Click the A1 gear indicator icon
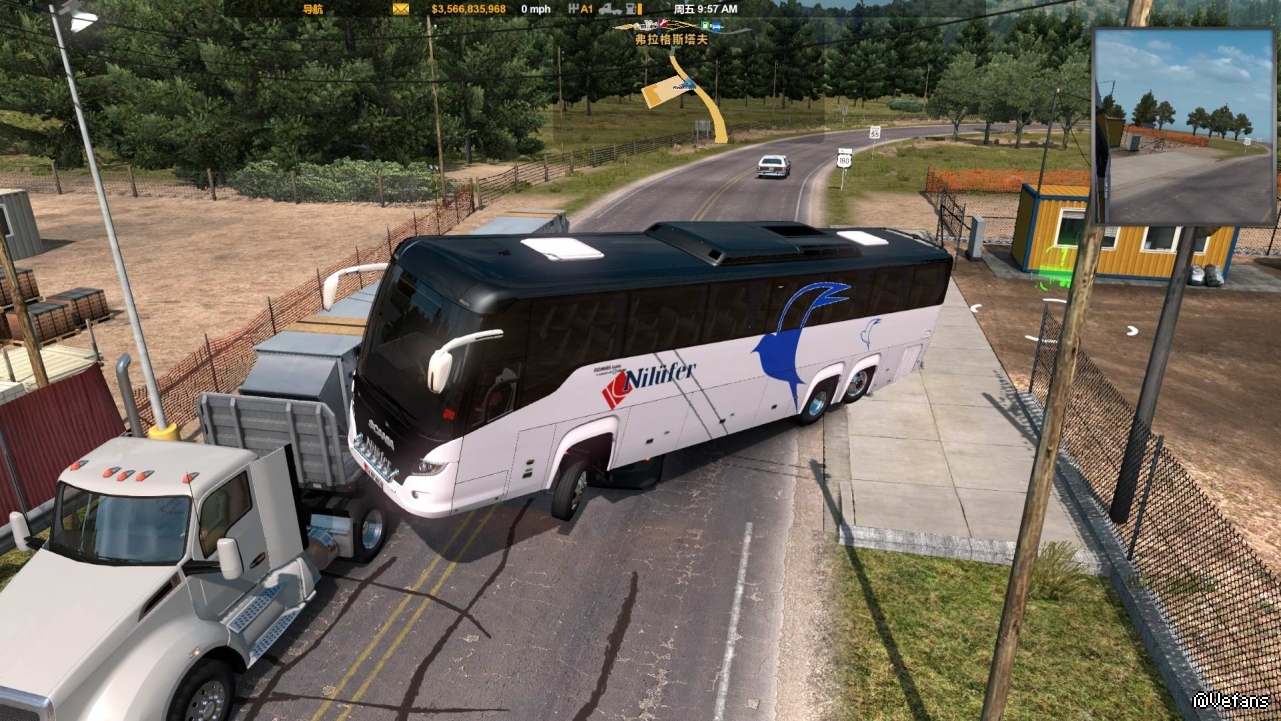The height and width of the screenshot is (721, 1281). 580,9
